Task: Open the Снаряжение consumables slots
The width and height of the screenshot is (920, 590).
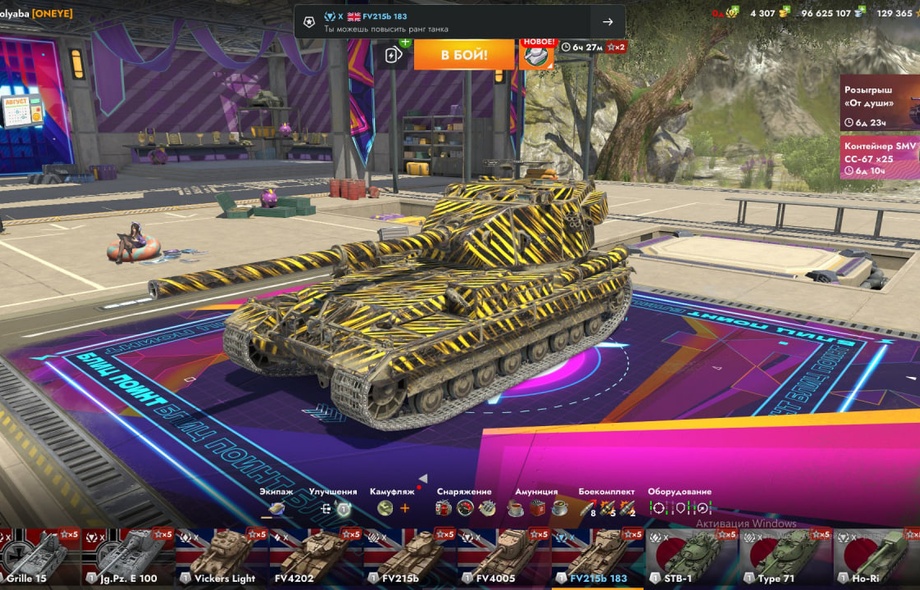Action: 464,508
